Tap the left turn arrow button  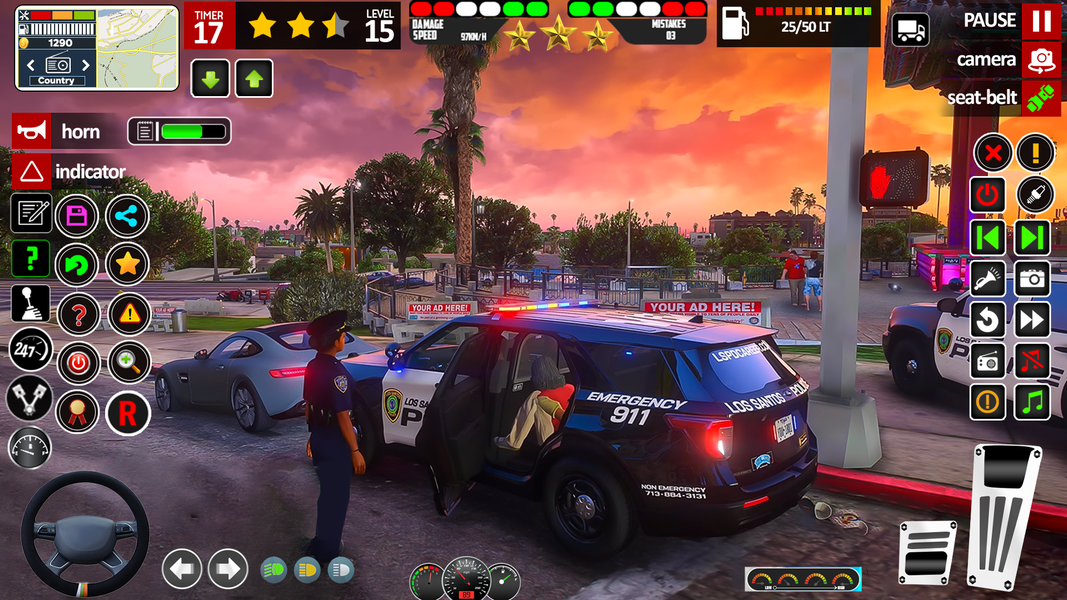pyautogui.click(x=181, y=569)
